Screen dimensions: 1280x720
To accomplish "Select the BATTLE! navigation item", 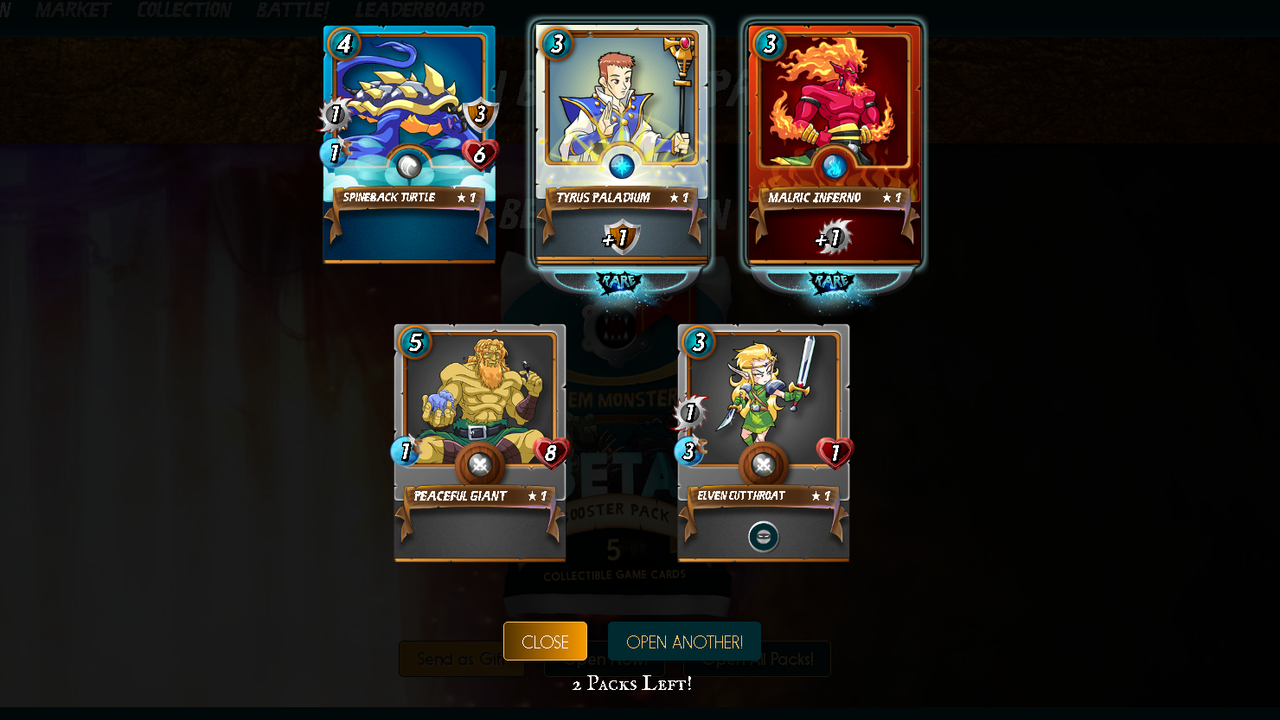I will tap(294, 11).
